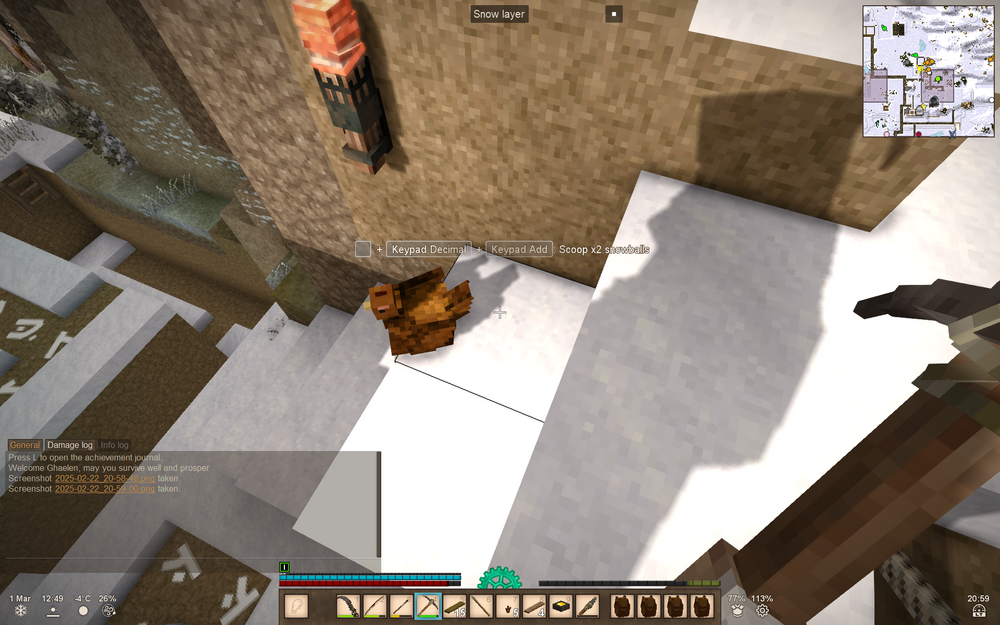Open the Info log chat tab

pyautogui.click(x=114, y=445)
